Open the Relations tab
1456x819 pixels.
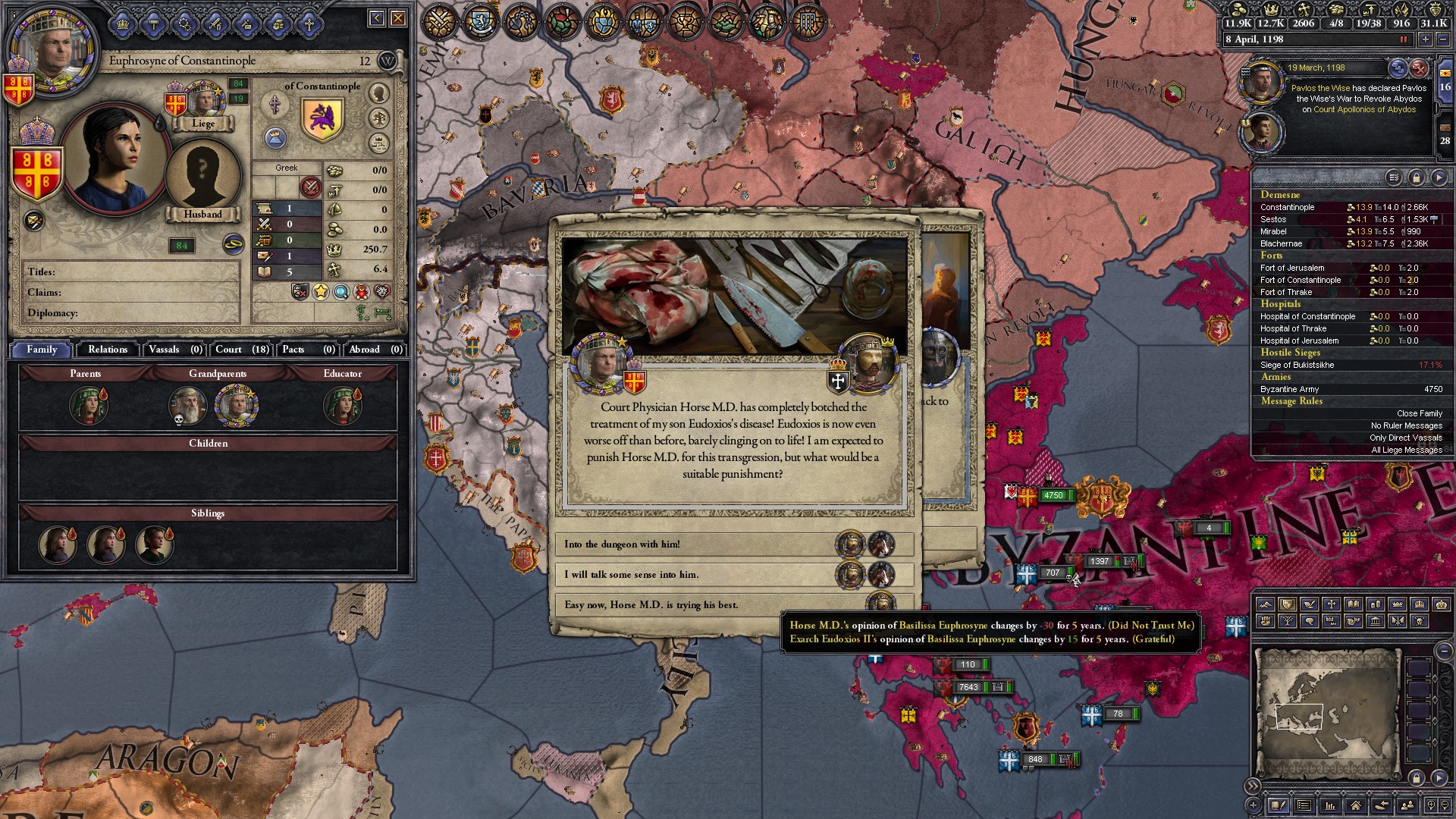tap(107, 350)
